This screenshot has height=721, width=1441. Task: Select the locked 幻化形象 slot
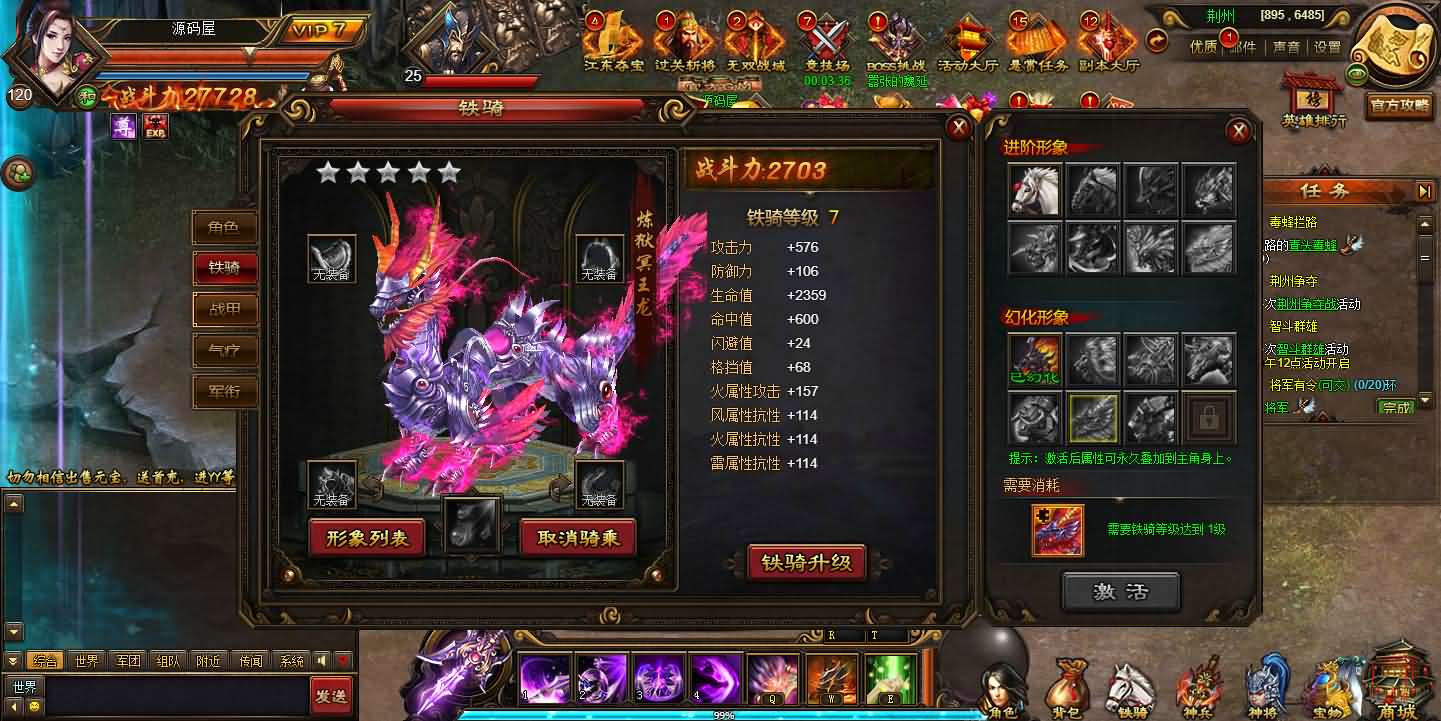pos(1209,420)
